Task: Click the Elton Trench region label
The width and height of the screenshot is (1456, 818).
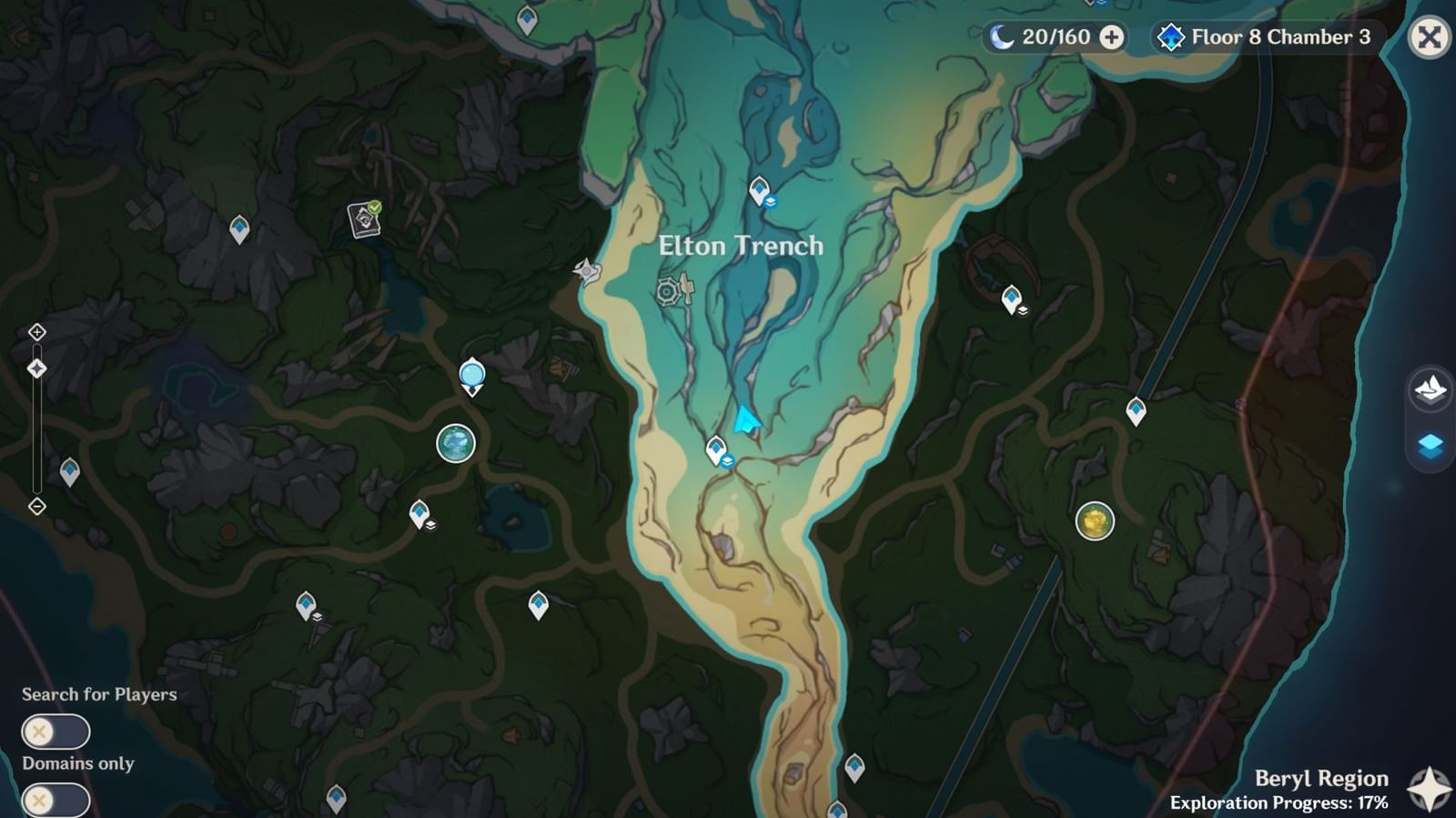Action: pyautogui.click(x=740, y=245)
